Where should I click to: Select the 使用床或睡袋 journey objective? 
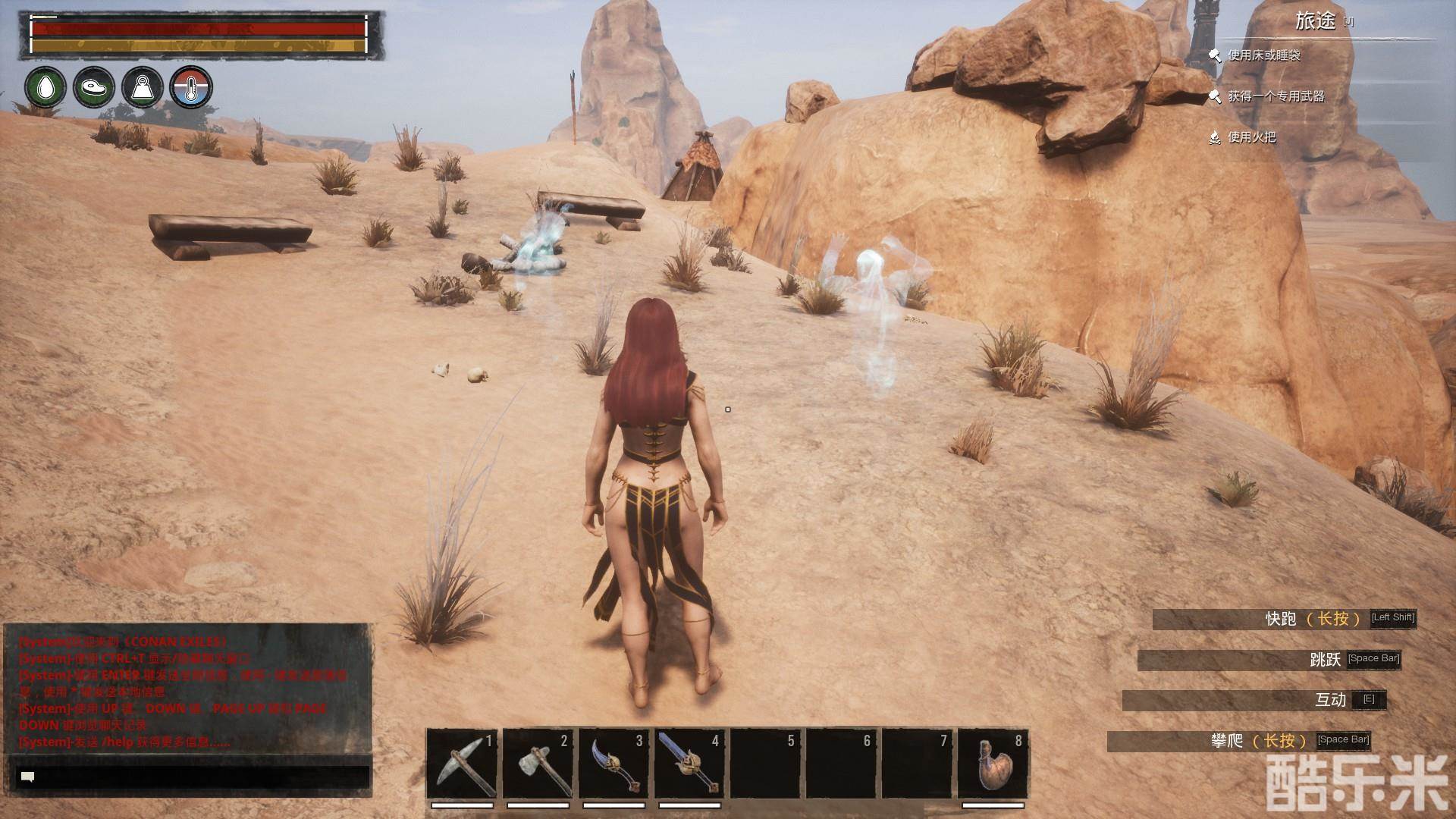click(x=1264, y=55)
